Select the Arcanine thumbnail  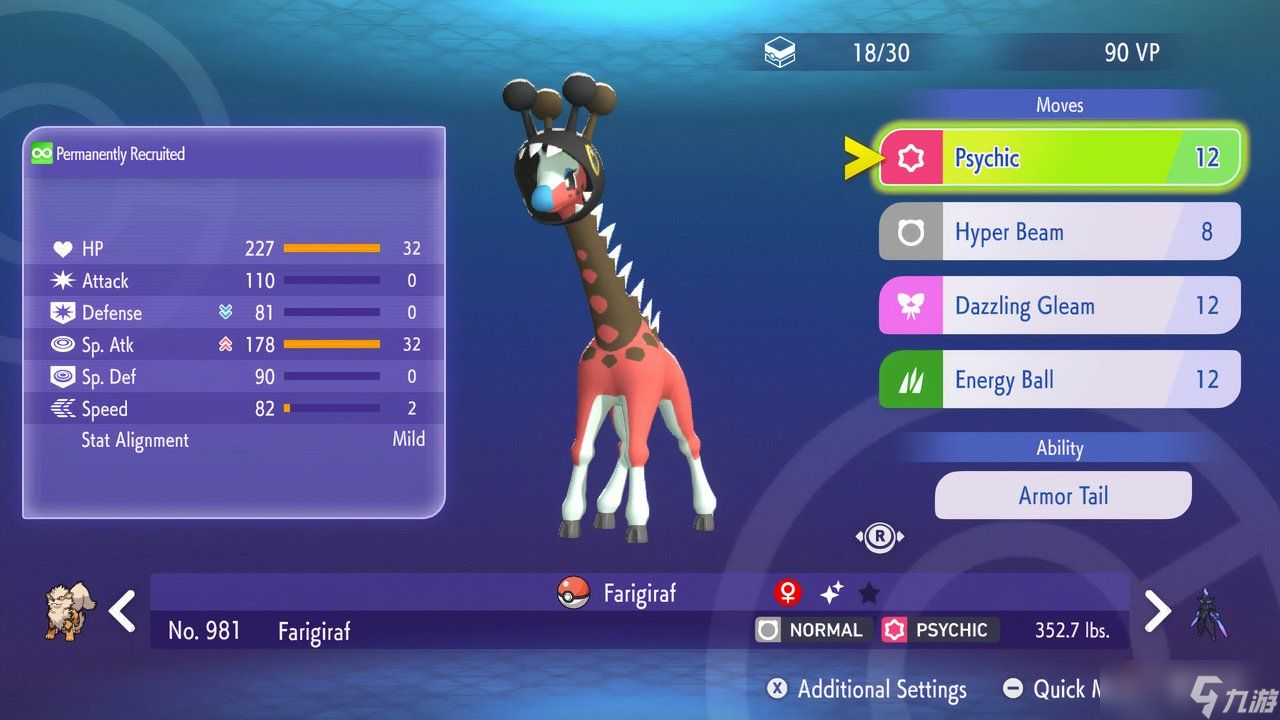tap(68, 611)
